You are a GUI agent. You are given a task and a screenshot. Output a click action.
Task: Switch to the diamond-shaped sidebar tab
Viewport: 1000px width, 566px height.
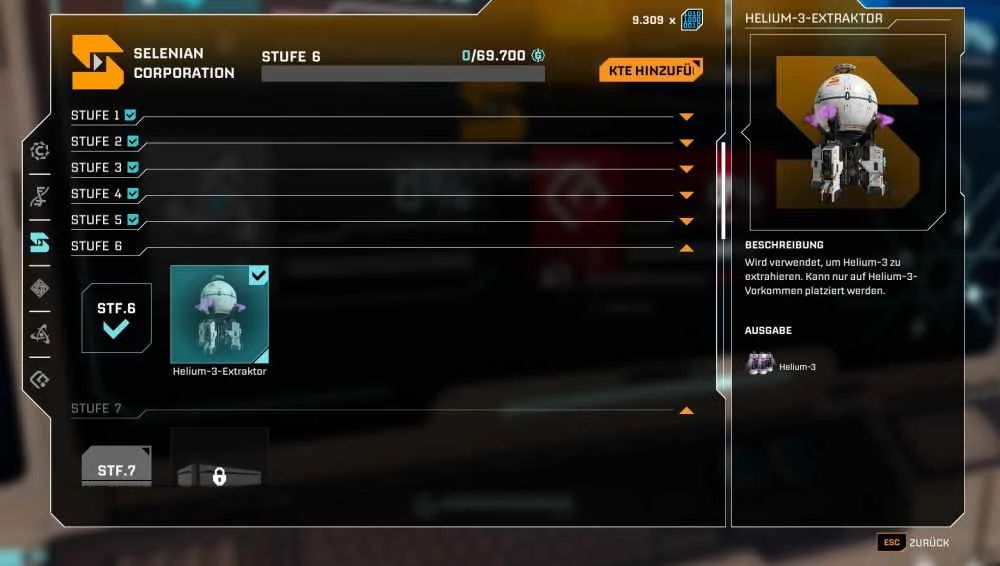click(40, 288)
